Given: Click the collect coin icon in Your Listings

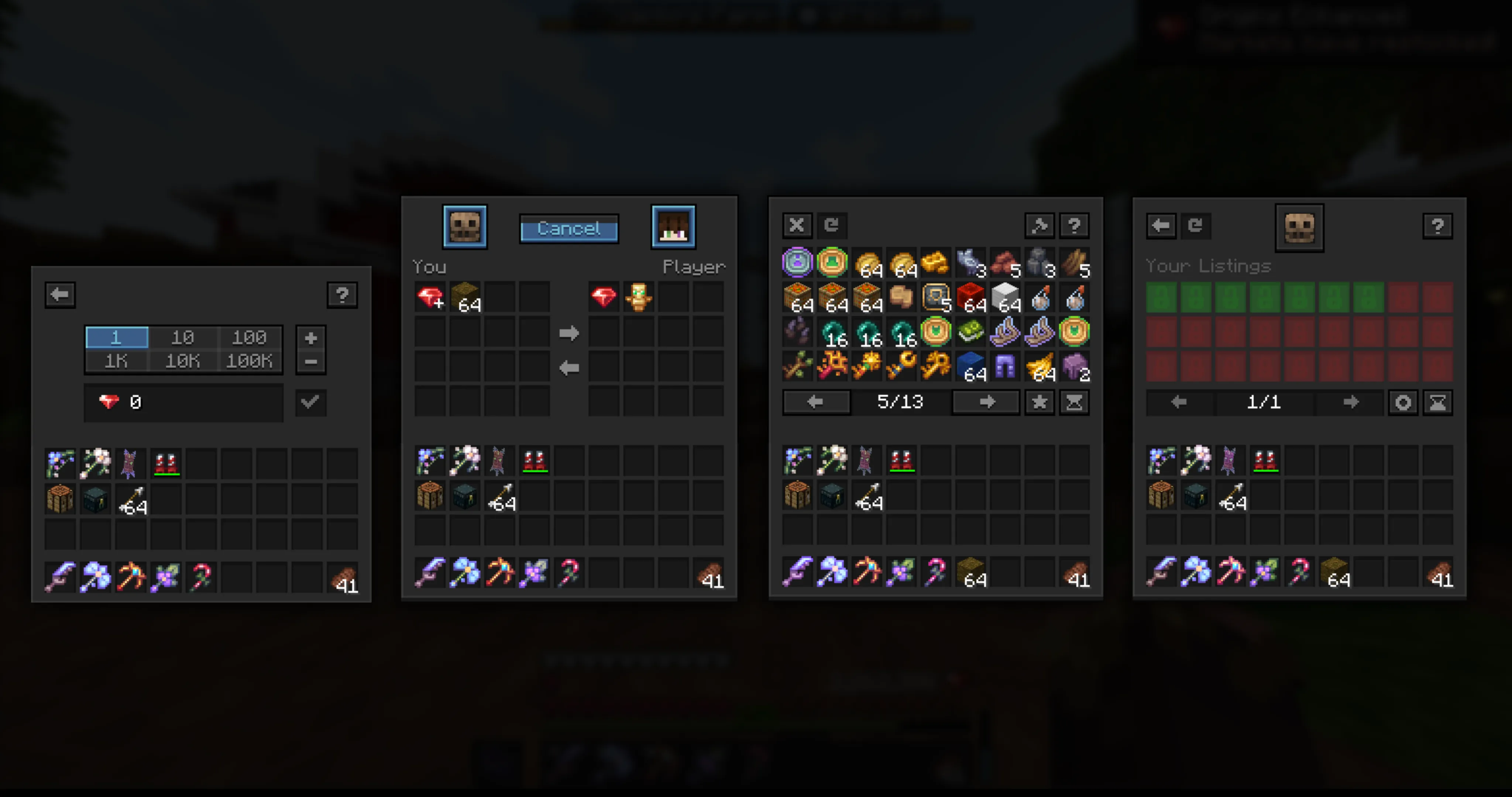Looking at the screenshot, I should coord(1403,403).
